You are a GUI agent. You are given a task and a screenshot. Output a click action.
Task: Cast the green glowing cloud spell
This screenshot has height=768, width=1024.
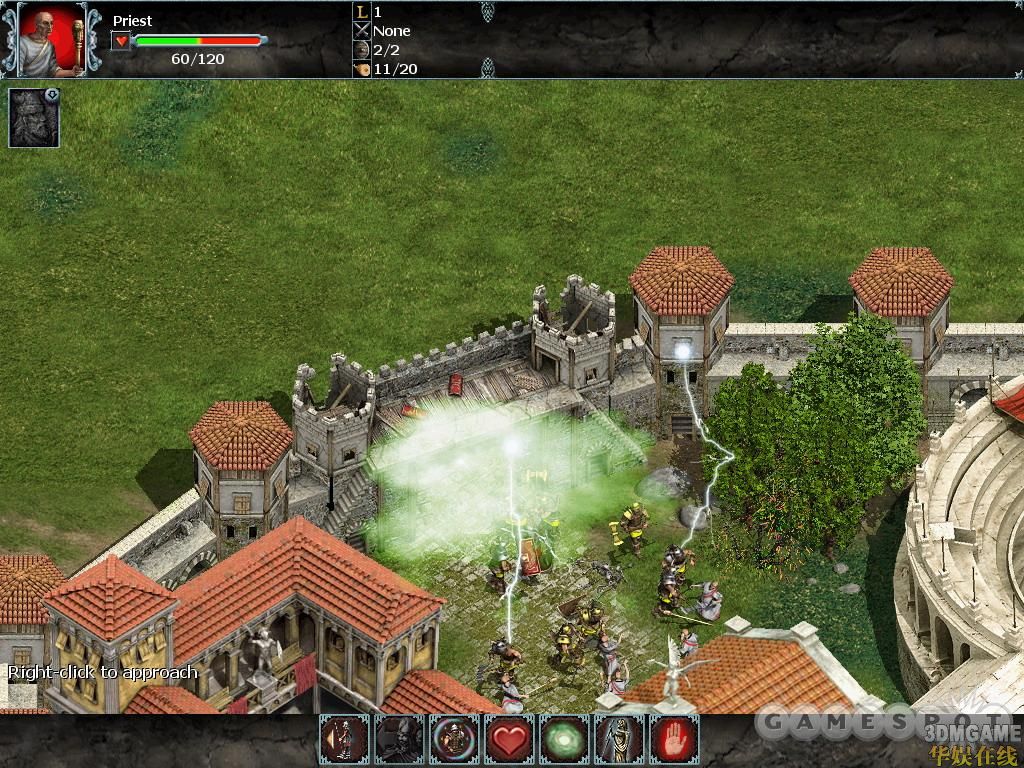(x=564, y=740)
